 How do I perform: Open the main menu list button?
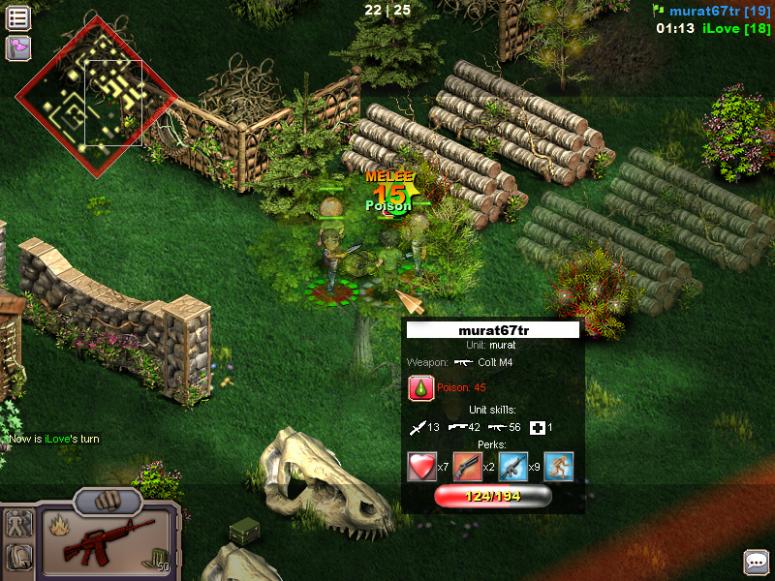pos(18,18)
